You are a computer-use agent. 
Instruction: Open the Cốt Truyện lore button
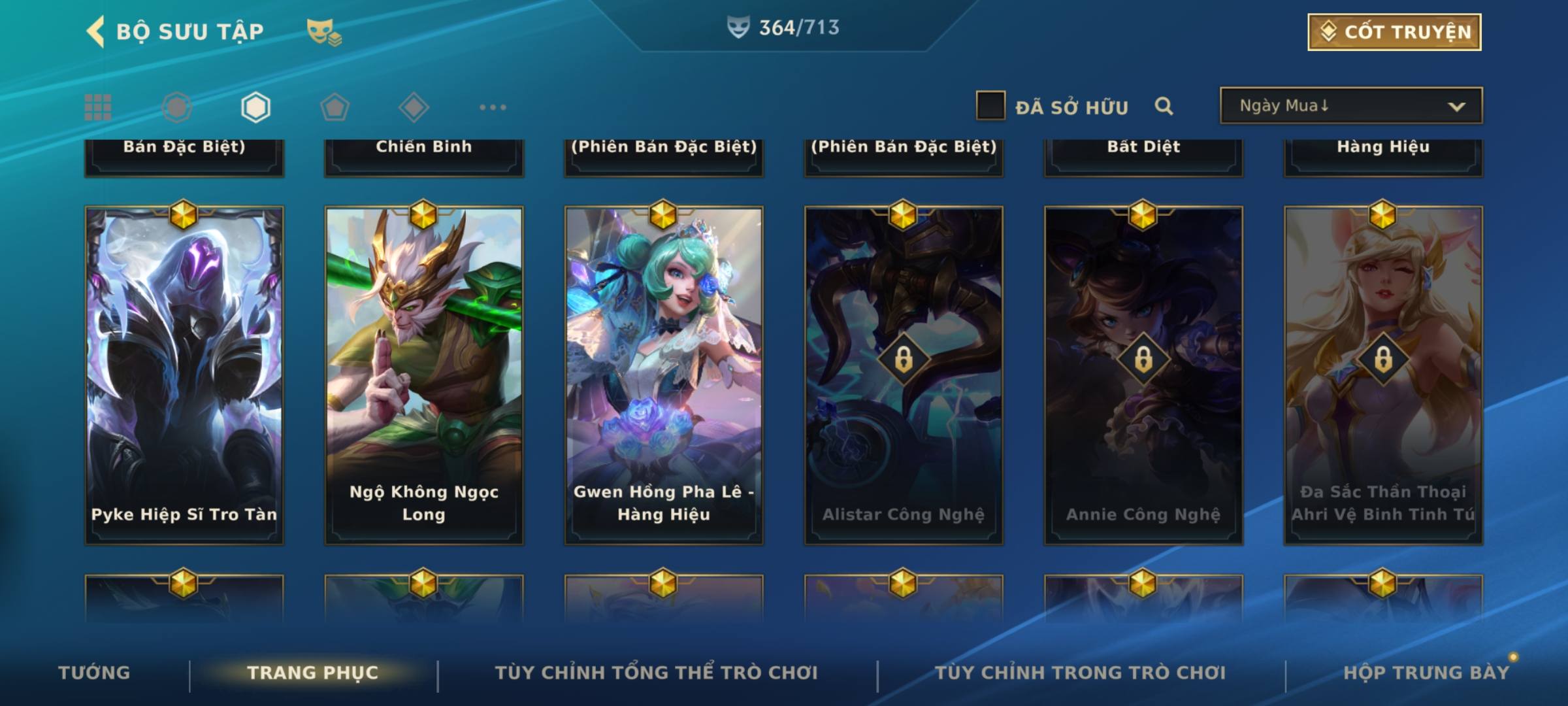1394,32
